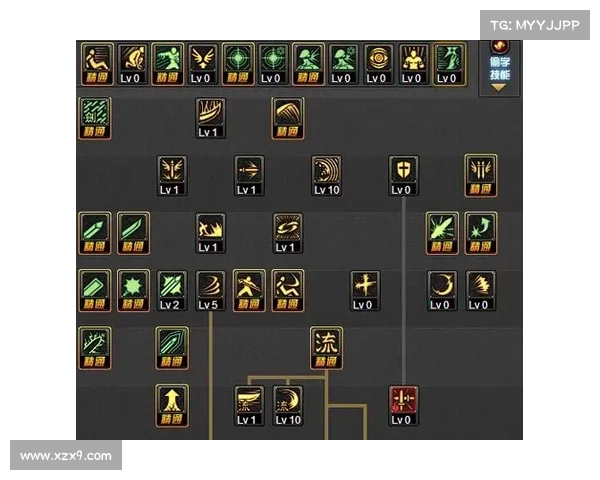
Task: Click the green curved arrow mastered skill
Action: [x=480, y=232]
